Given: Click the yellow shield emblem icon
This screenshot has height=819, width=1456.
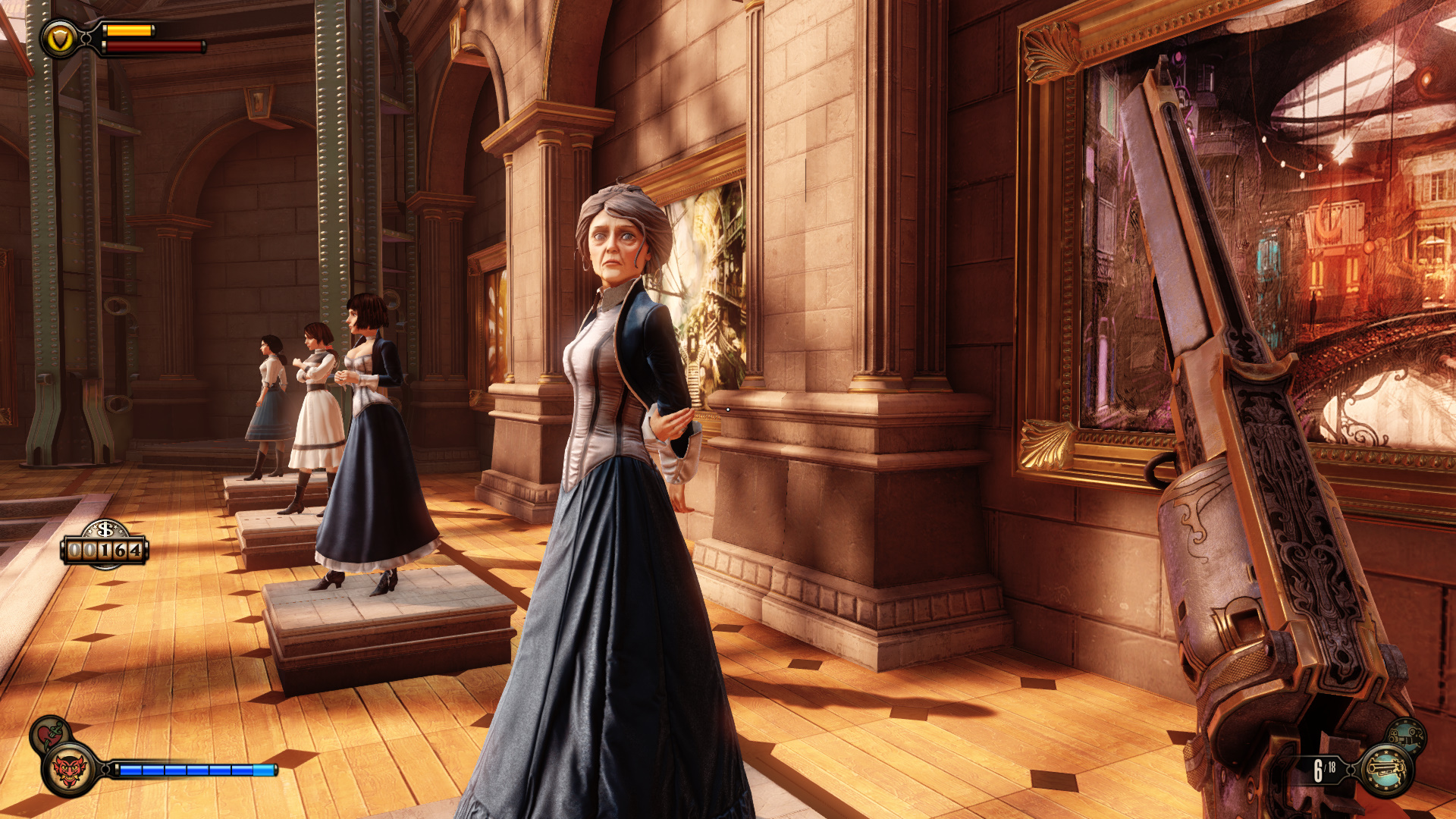Looking at the screenshot, I should pos(58,39).
